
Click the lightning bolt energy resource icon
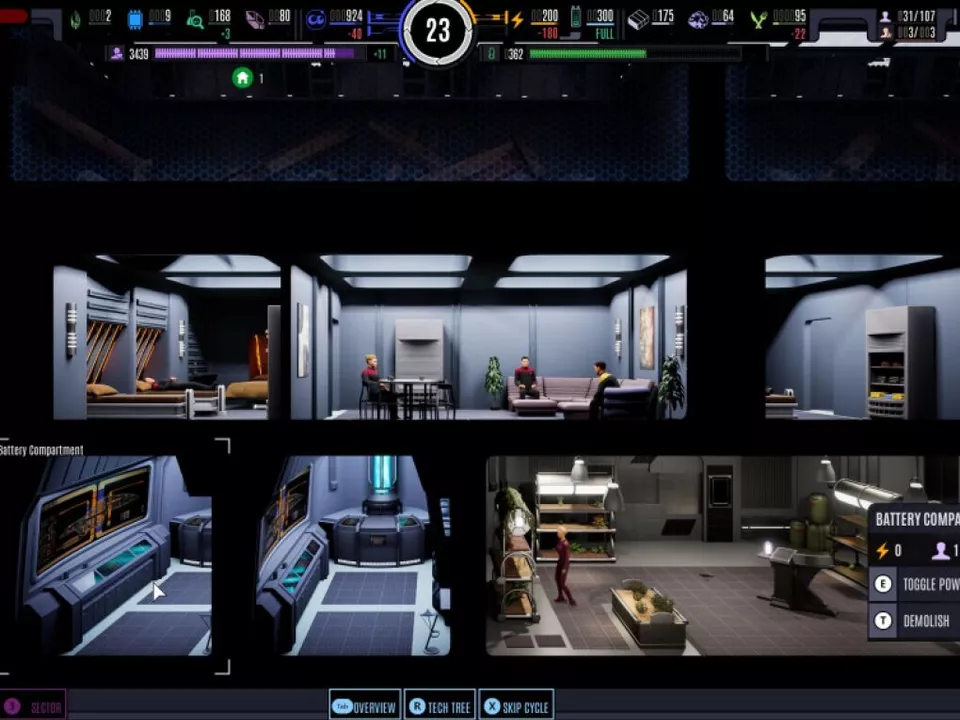point(516,19)
